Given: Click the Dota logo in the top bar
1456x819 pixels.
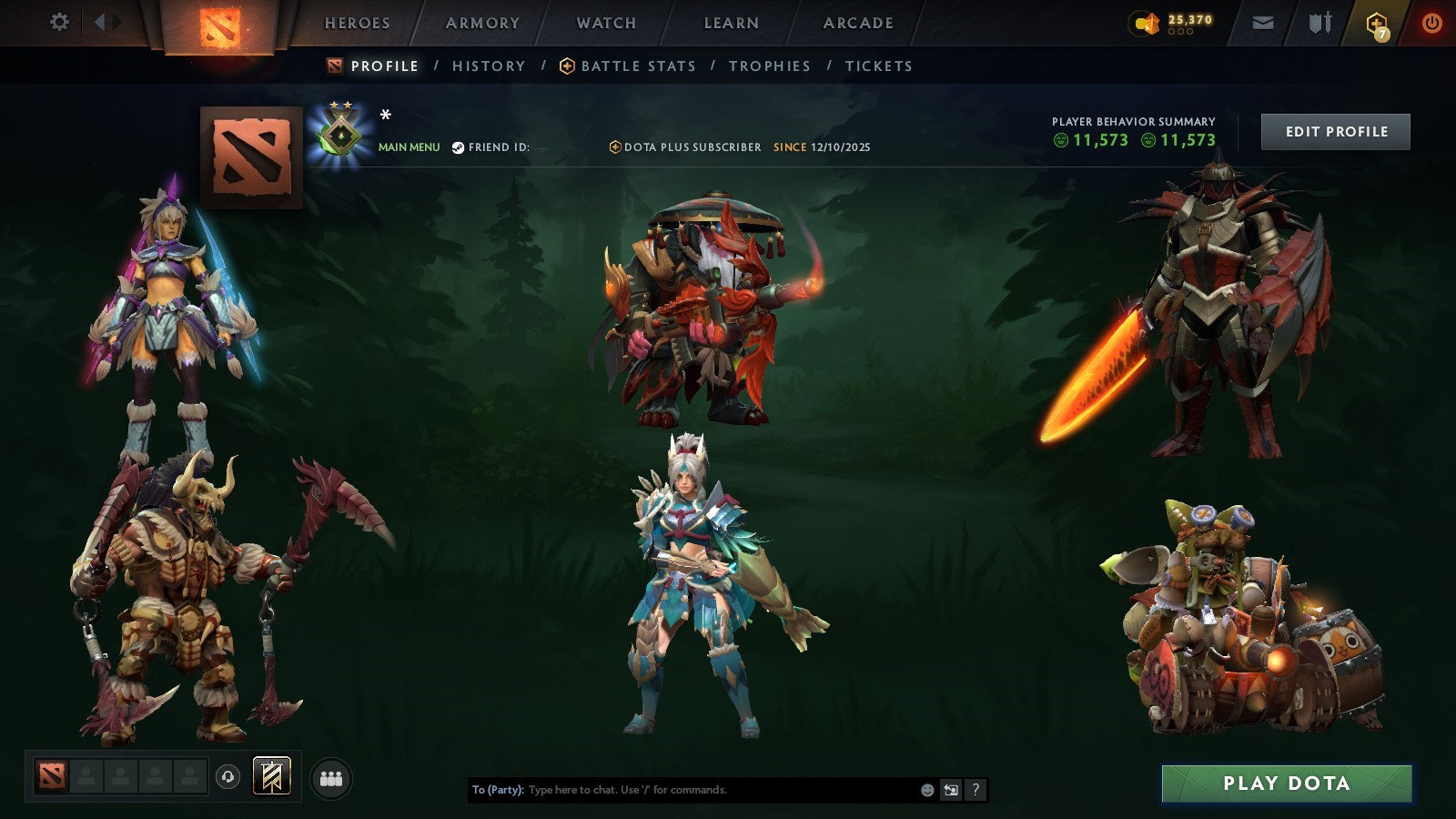Looking at the screenshot, I should (x=216, y=23).
